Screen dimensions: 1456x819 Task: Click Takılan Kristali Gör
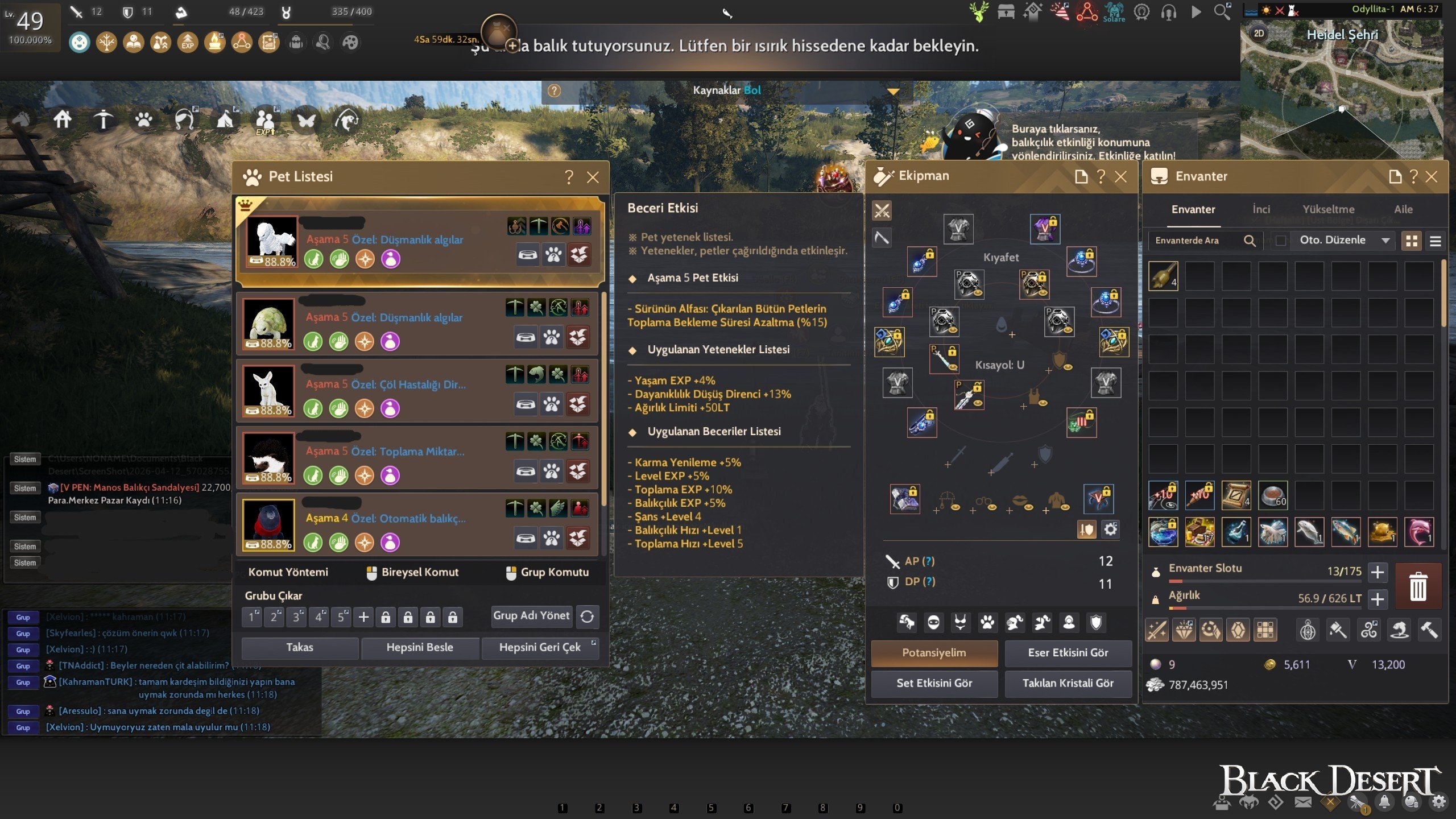click(x=1068, y=683)
